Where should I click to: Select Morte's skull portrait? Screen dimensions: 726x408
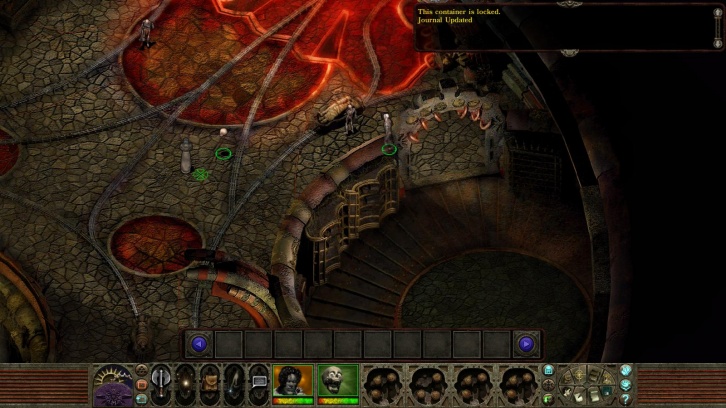coord(338,381)
